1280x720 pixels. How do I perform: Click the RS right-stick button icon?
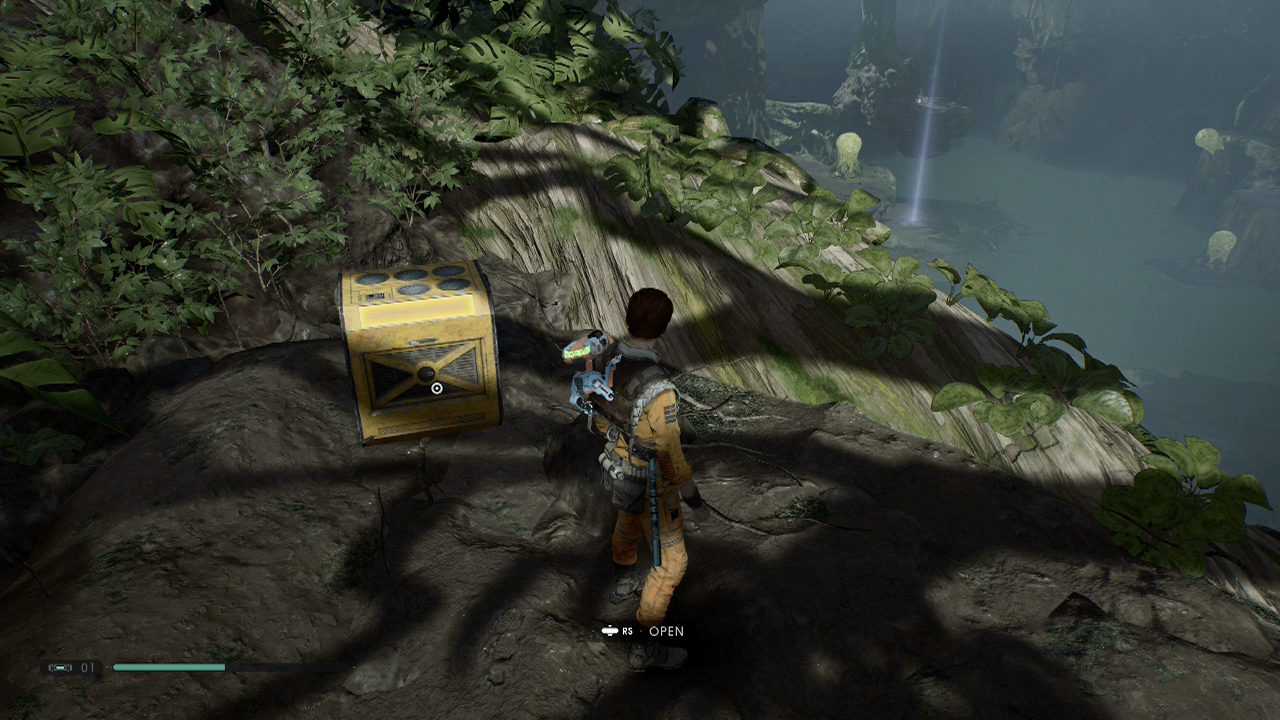tap(609, 630)
